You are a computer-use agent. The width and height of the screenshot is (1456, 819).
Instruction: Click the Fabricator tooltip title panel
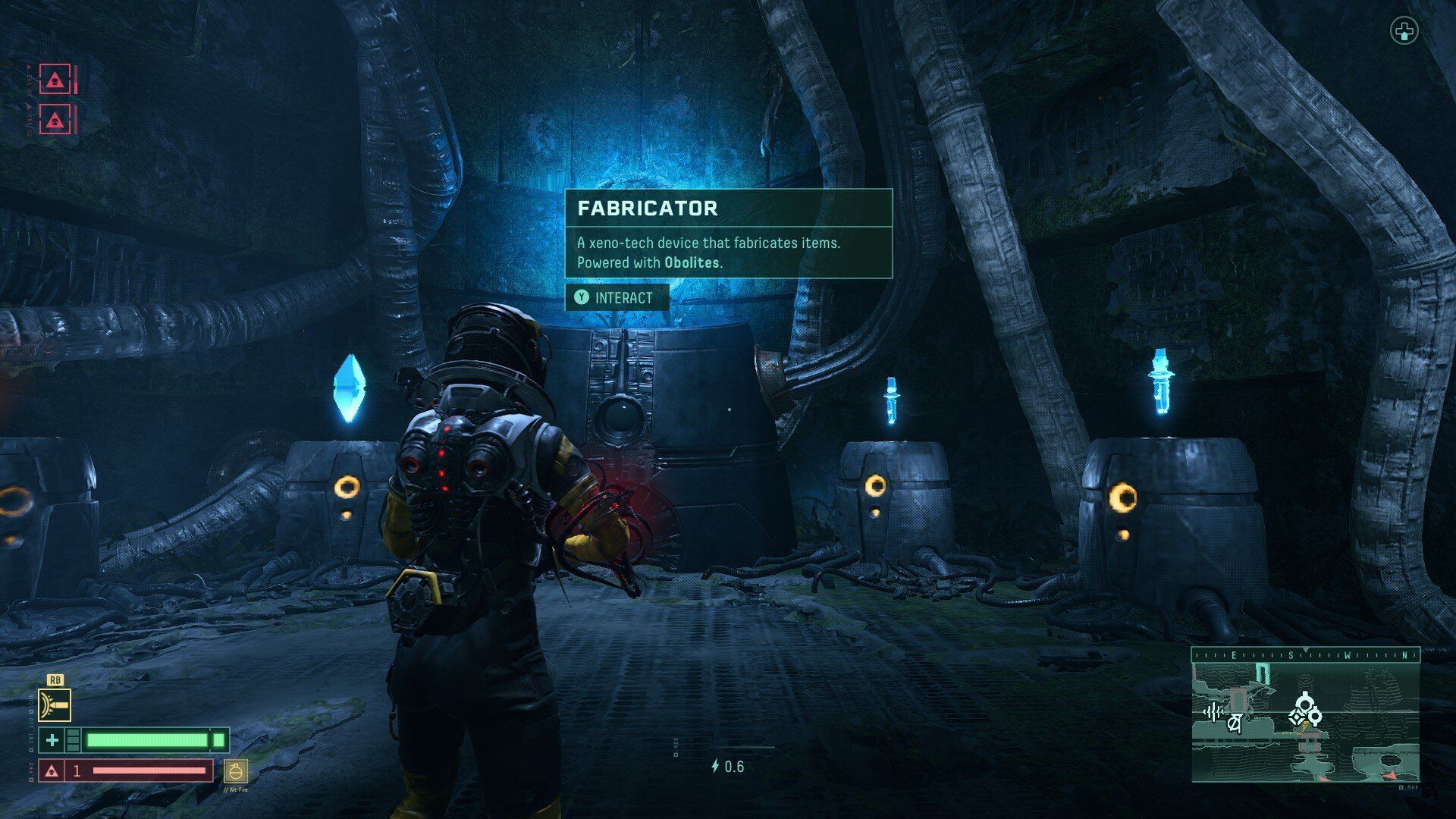point(728,209)
